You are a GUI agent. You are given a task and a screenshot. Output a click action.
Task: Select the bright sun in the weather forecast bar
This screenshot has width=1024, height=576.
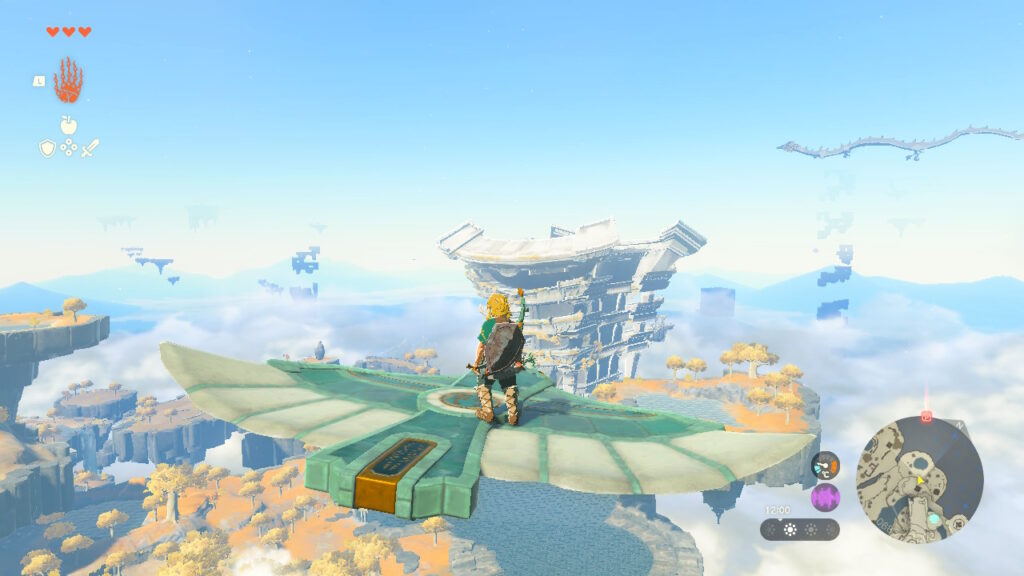pyautogui.click(x=789, y=529)
